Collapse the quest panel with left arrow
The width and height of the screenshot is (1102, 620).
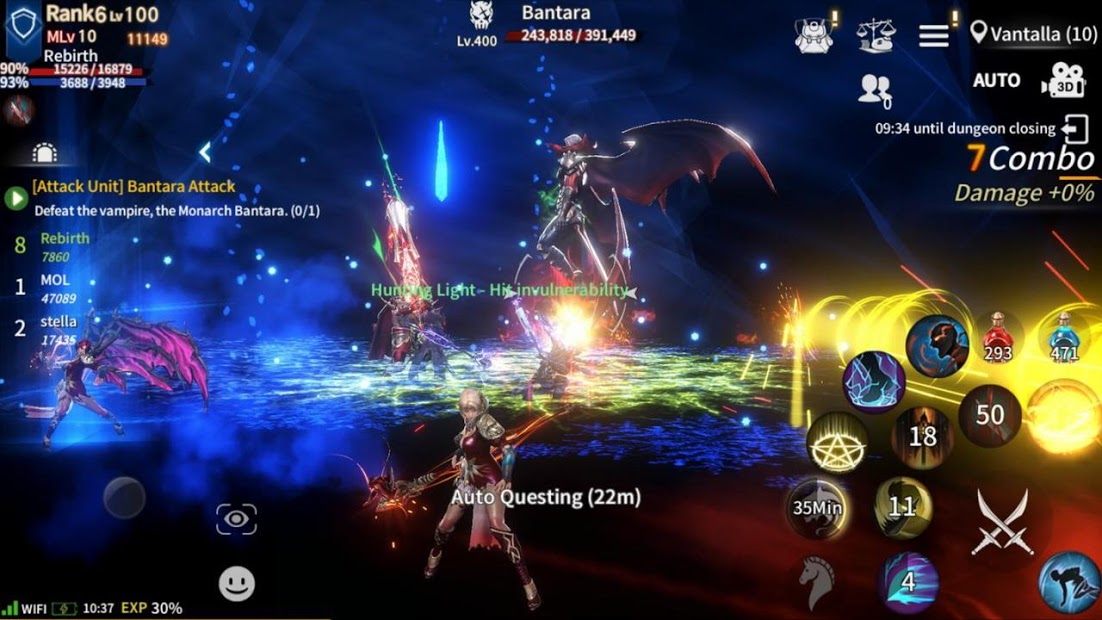point(204,152)
